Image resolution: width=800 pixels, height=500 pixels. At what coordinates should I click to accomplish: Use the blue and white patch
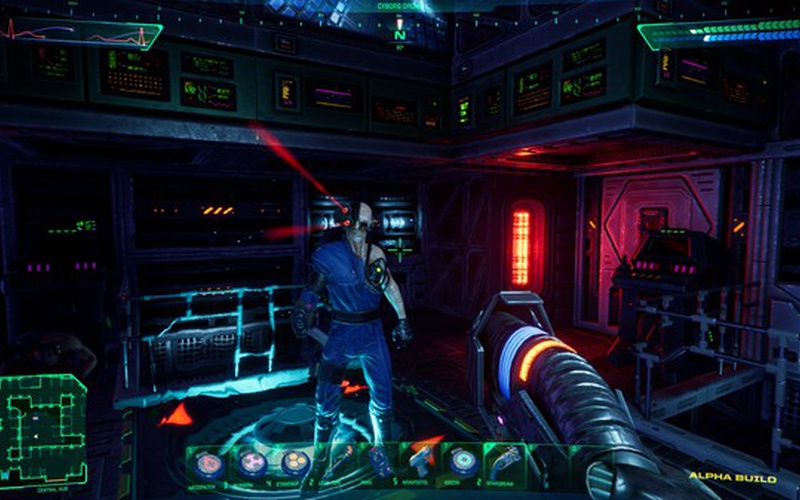[461, 461]
